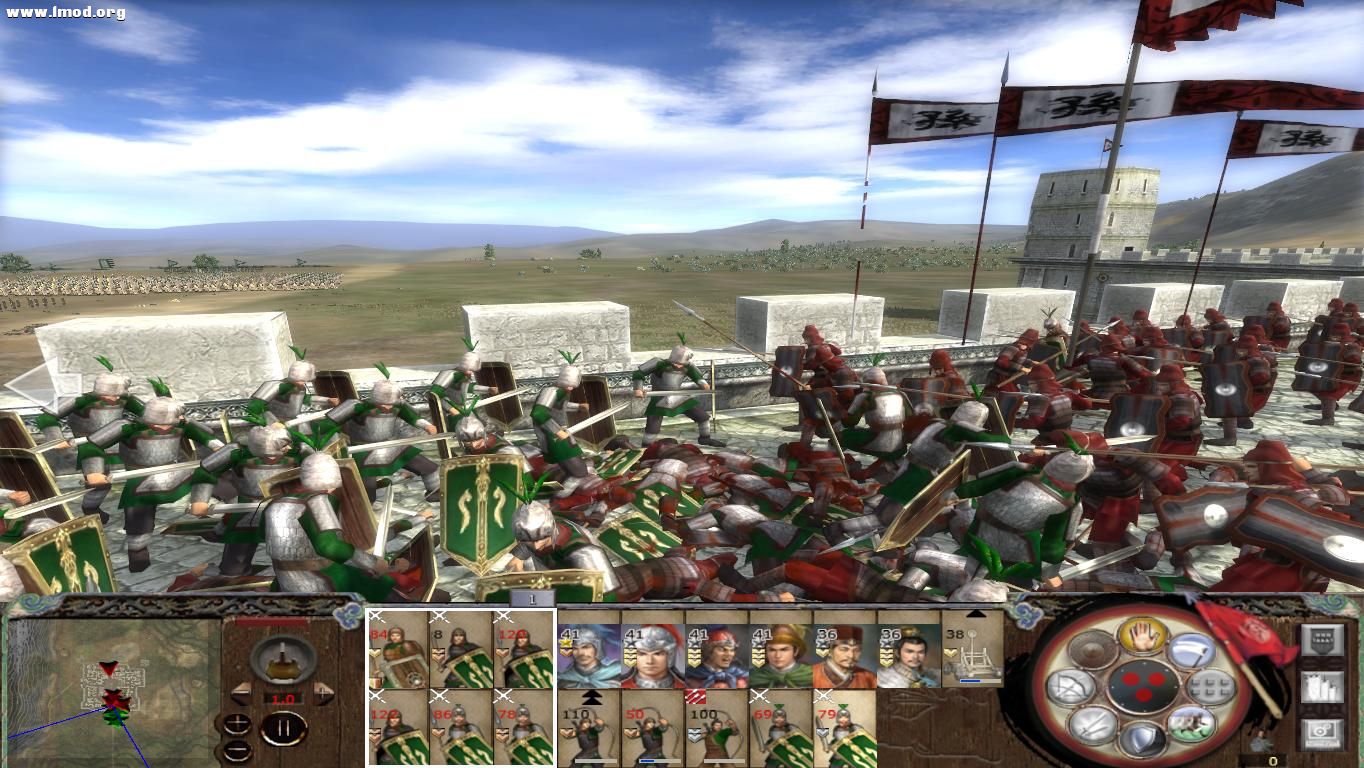Halt selected units with the hand icon
The height and width of the screenshot is (768, 1364).
(x=1141, y=638)
